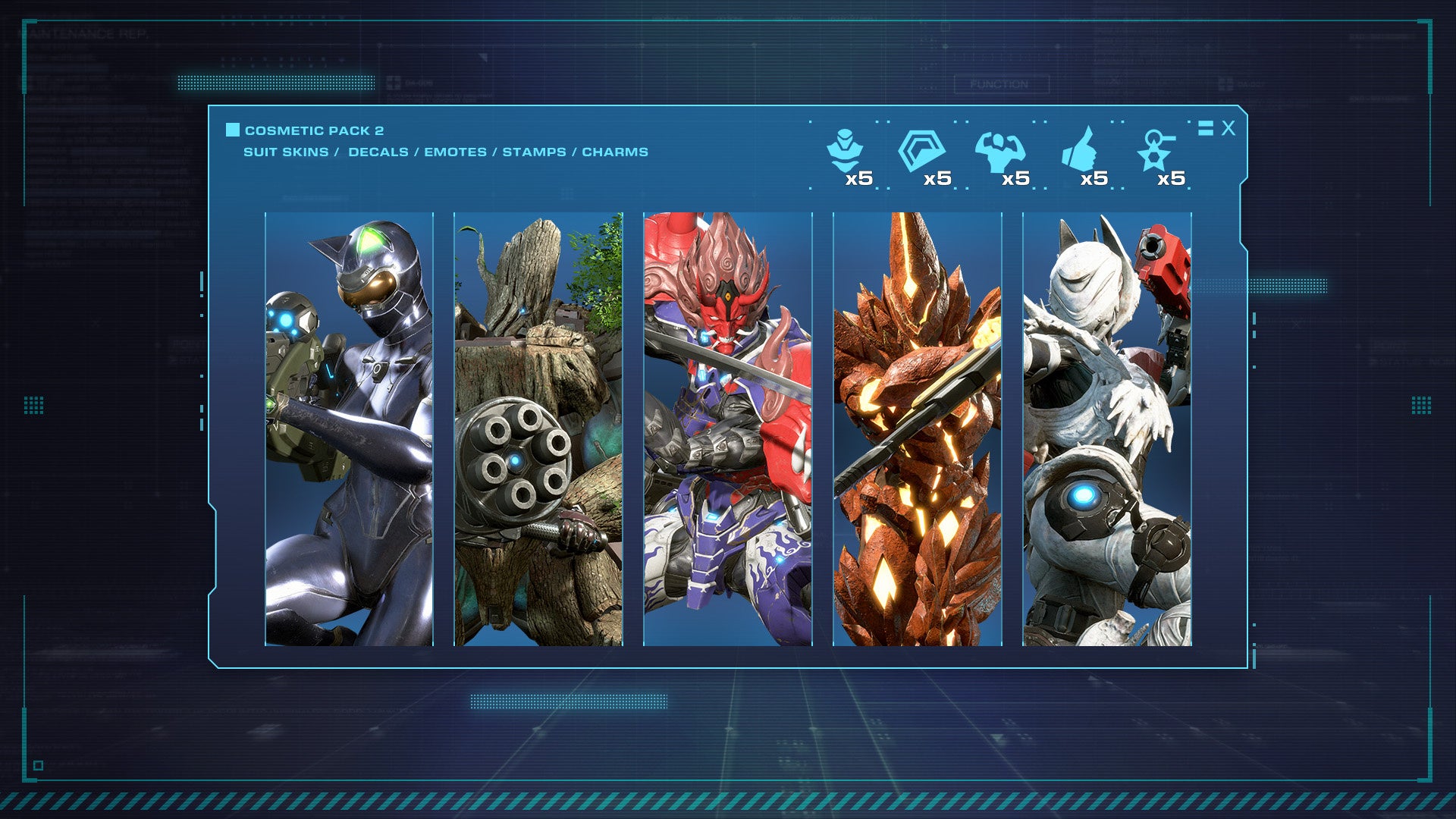The height and width of the screenshot is (819, 1456).
Task: Click the minimize bars icon beside the X
Action: tap(1205, 128)
